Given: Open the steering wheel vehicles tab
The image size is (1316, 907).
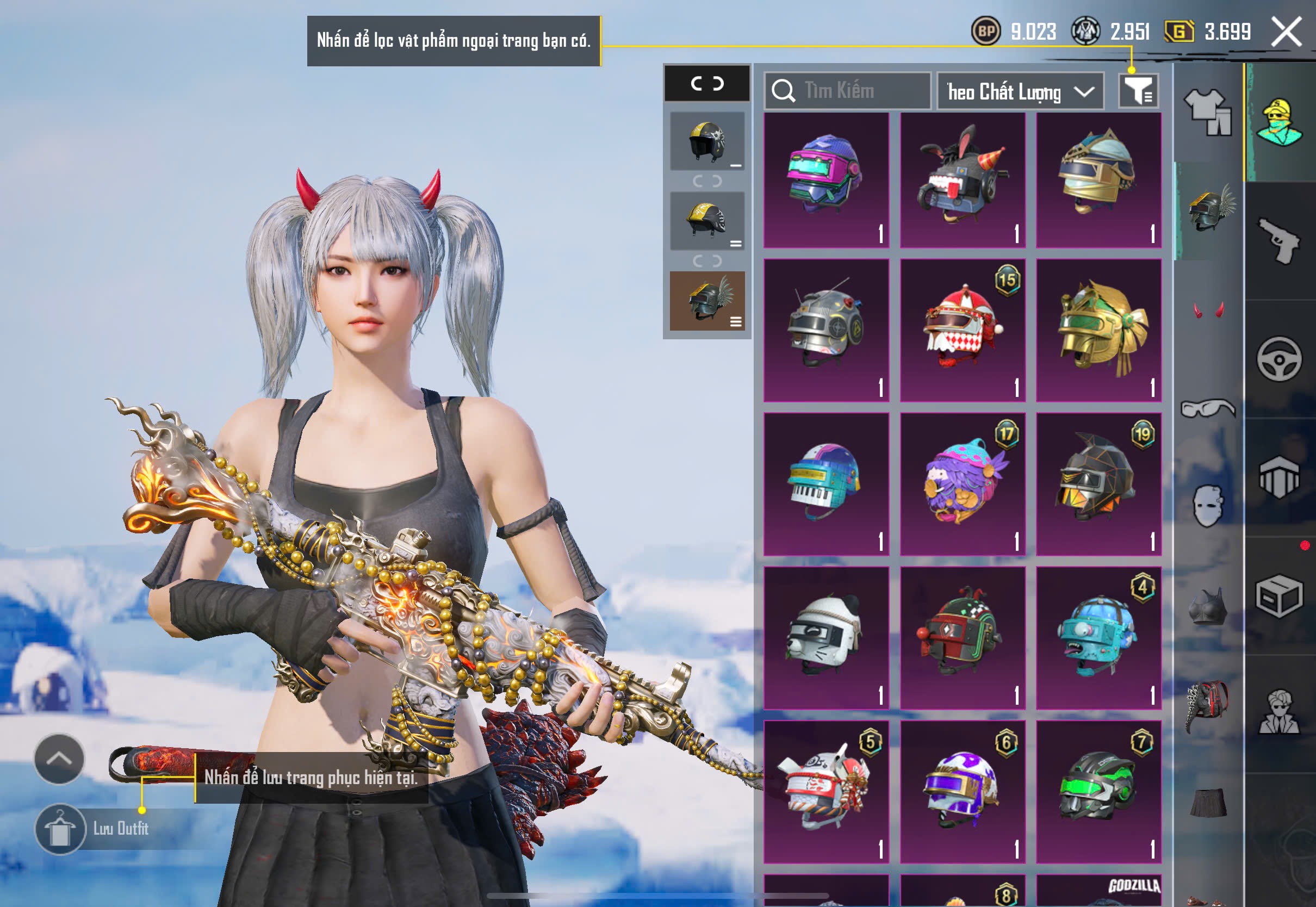Looking at the screenshot, I should [x=1280, y=359].
